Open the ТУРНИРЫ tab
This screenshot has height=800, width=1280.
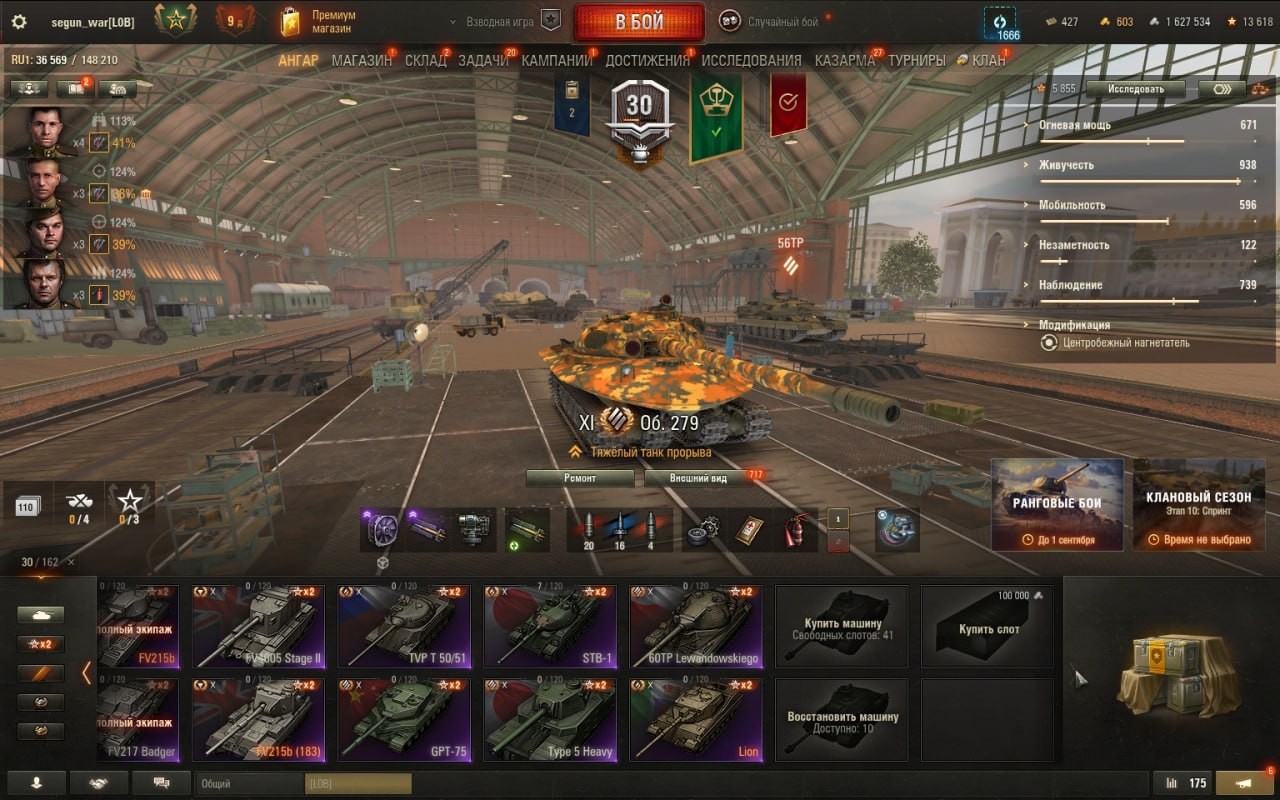point(916,60)
